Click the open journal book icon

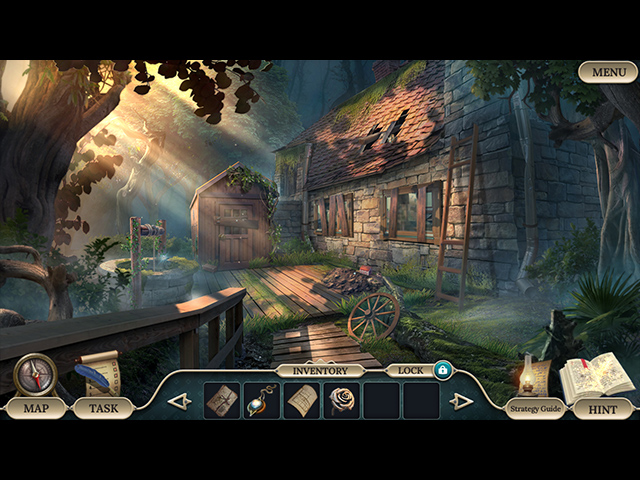[596, 377]
